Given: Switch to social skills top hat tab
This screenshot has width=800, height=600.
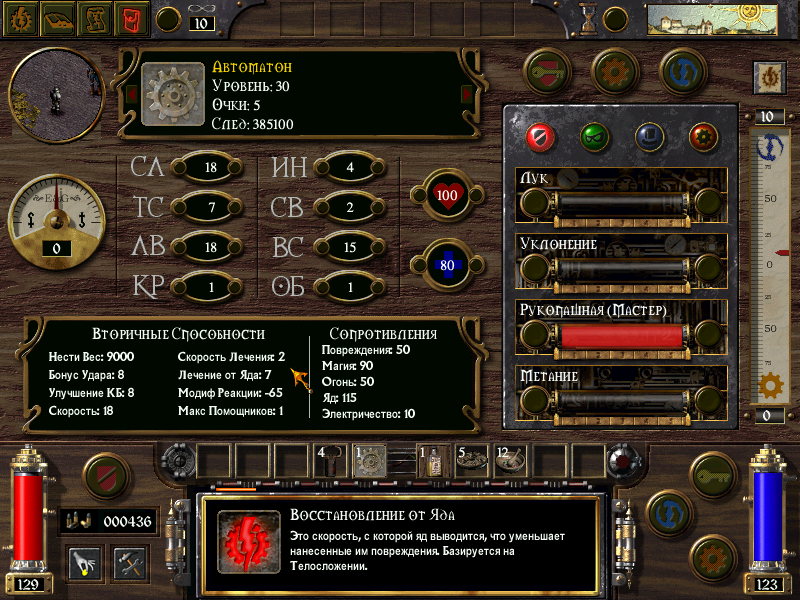Looking at the screenshot, I should coord(648,135).
